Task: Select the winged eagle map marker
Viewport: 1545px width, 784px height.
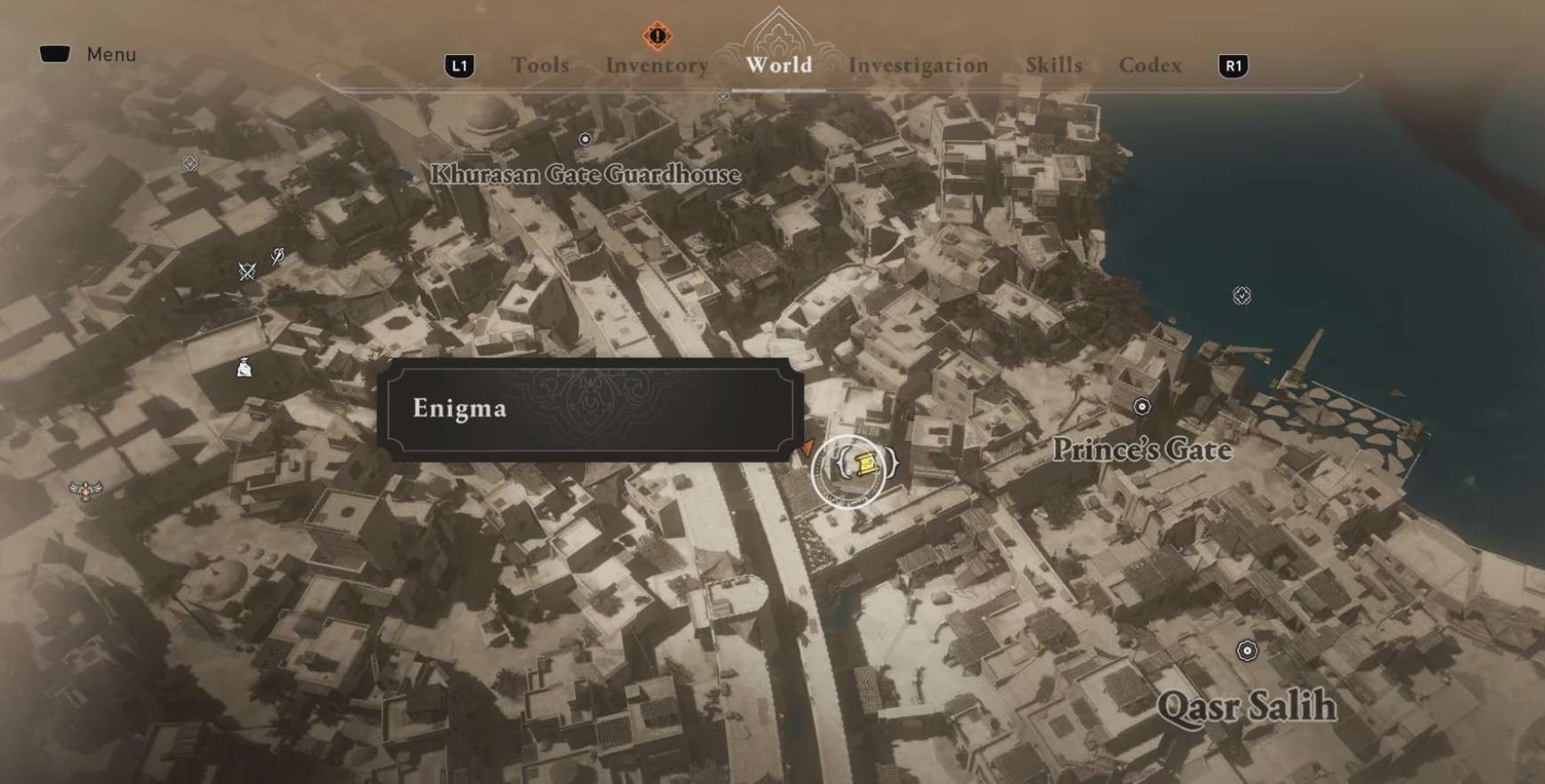Action: [x=86, y=489]
